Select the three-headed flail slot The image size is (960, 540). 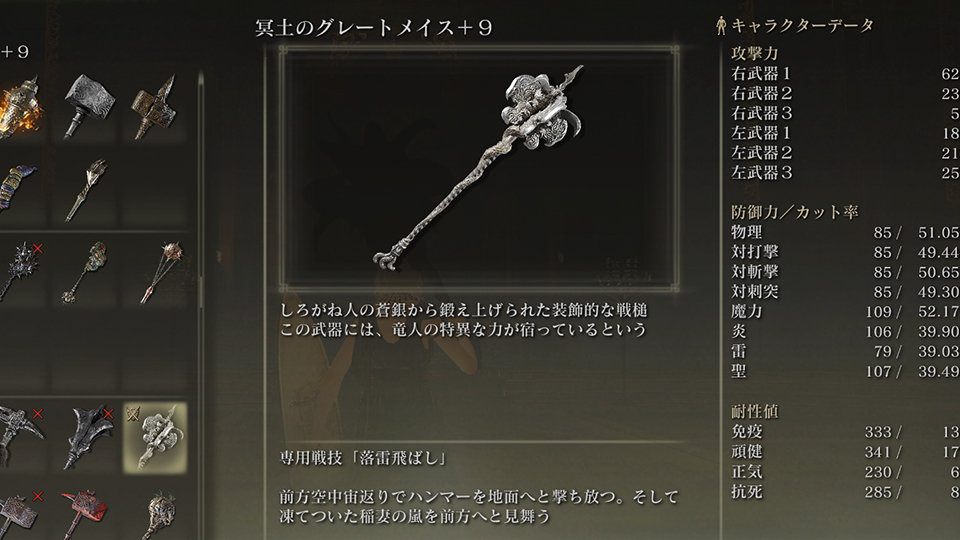pyautogui.click(x=155, y=270)
